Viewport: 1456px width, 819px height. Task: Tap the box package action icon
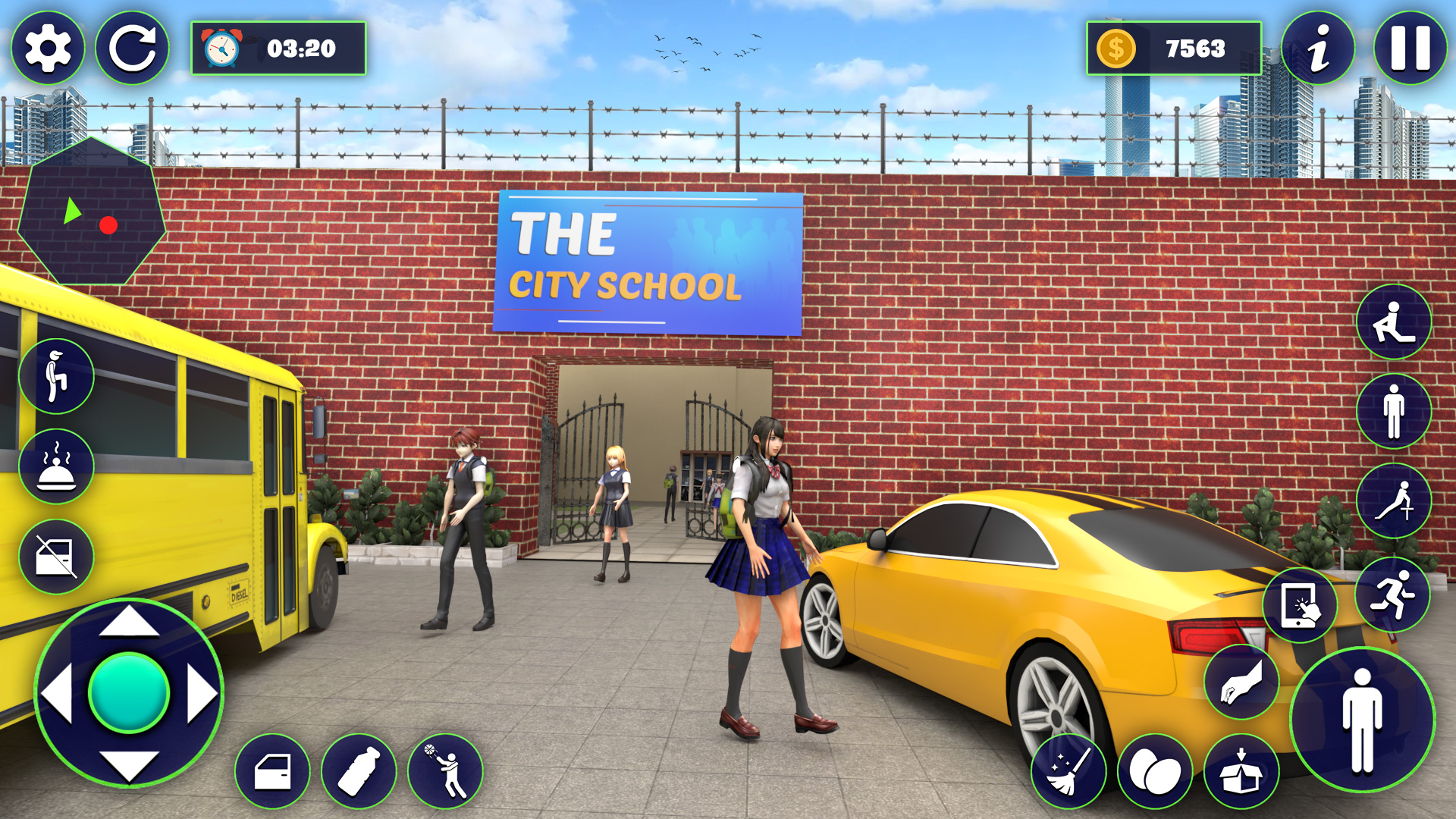pyautogui.click(x=1241, y=772)
